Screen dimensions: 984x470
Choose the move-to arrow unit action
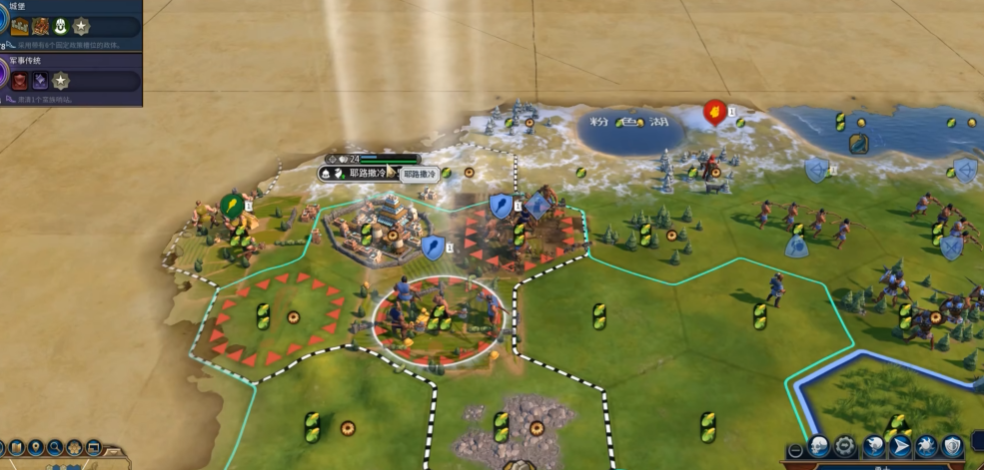click(x=898, y=446)
